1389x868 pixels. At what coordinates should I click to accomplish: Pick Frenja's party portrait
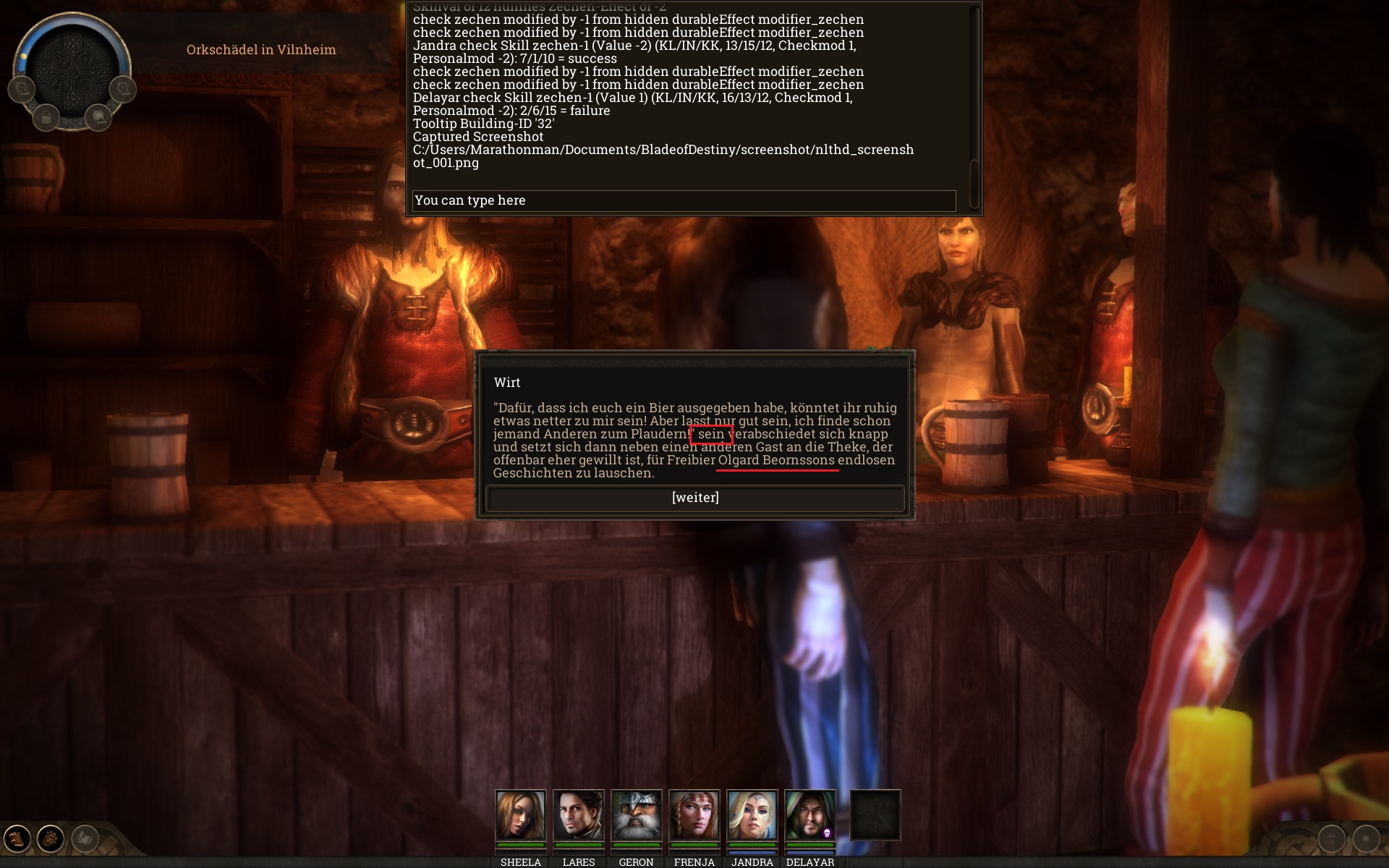(694, 815)
